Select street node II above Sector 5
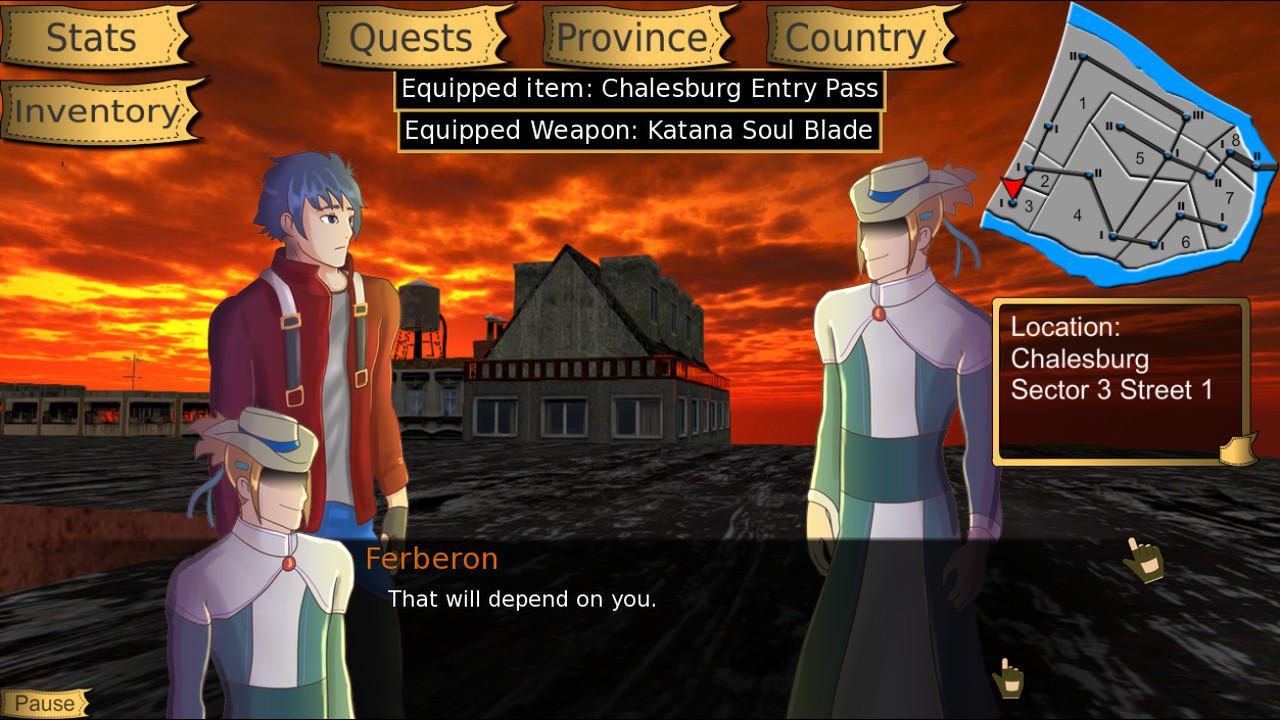Image resolution: width=1280 pixels, height=720 pixels. (x=1120, y=128)
